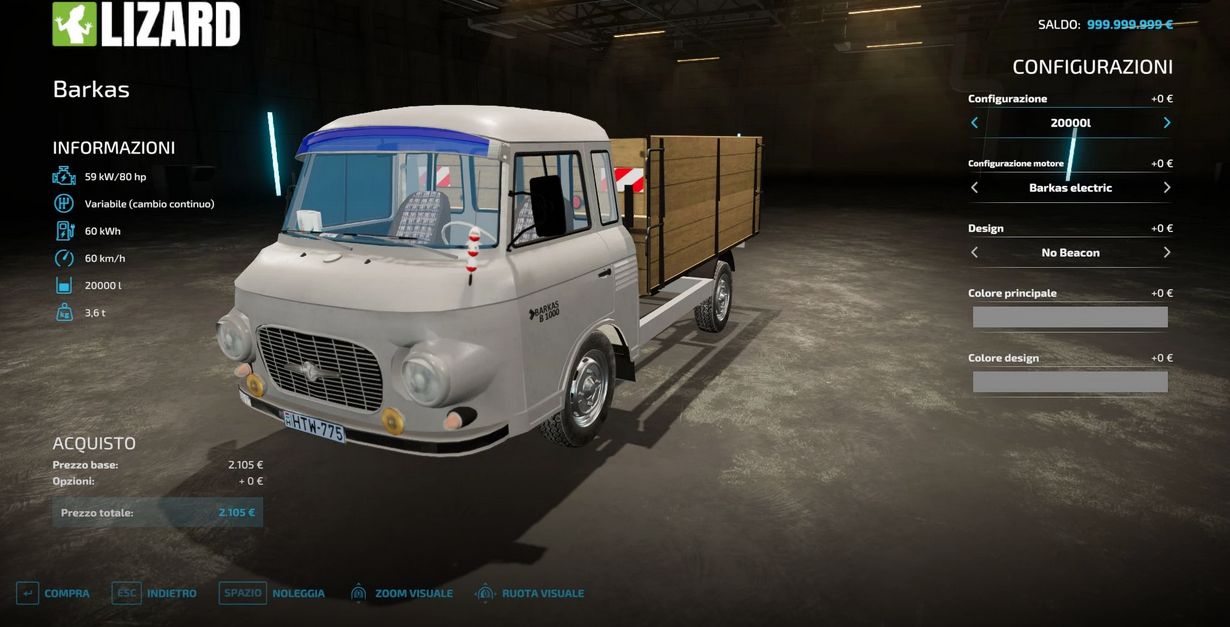1230x627 pixels.
Task: Choose the previous Design option
Action: [975, 253]
